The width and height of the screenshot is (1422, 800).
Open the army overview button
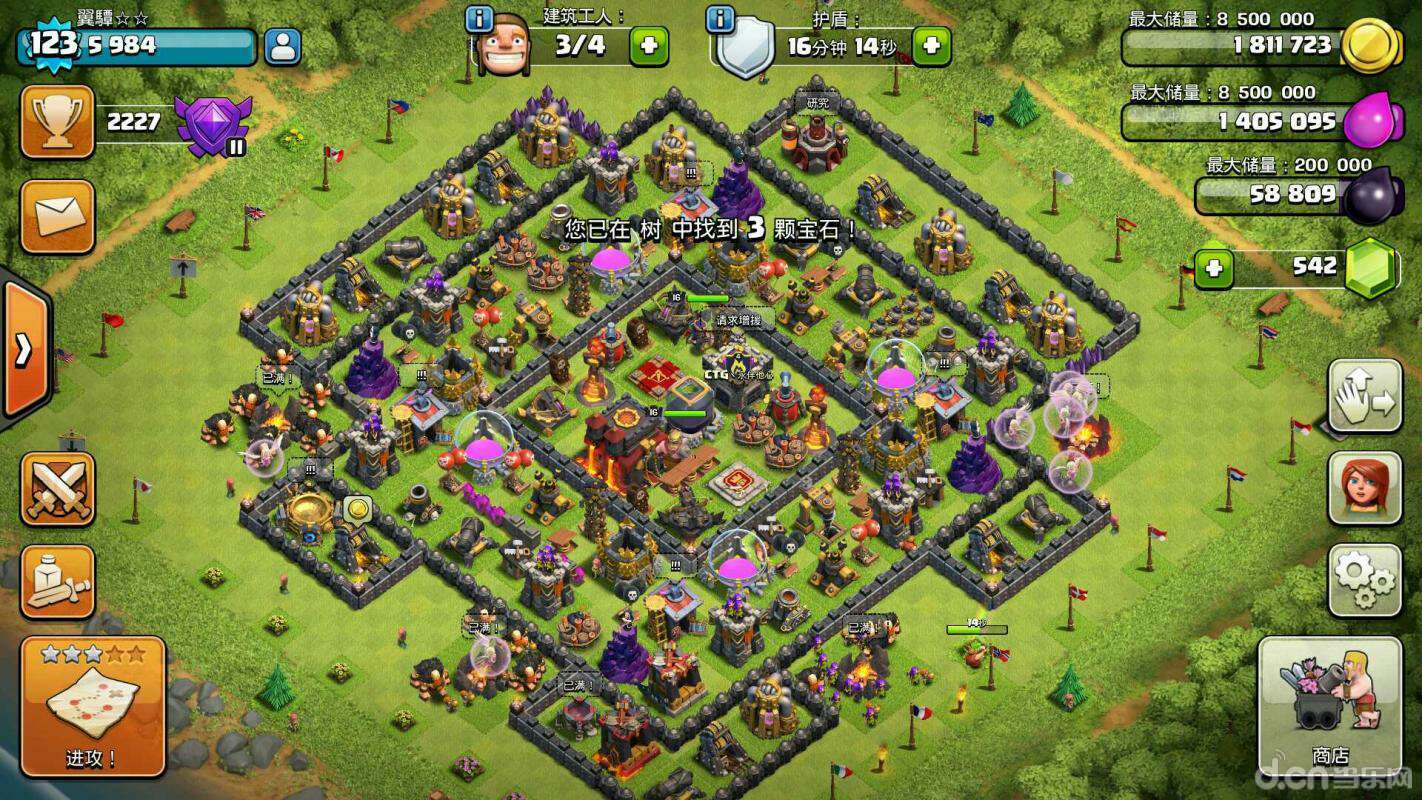[57, 582]
